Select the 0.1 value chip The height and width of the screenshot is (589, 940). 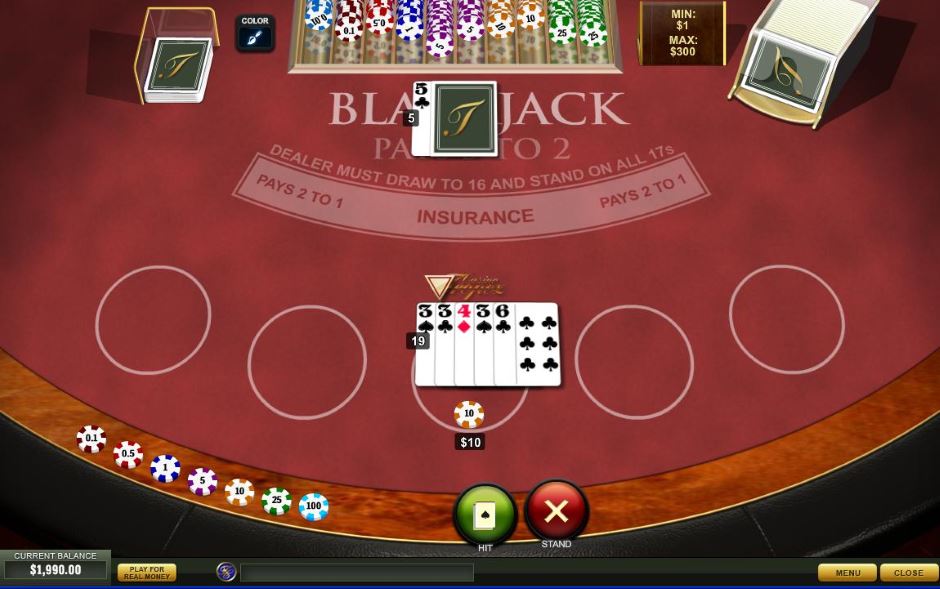(91, 439)
